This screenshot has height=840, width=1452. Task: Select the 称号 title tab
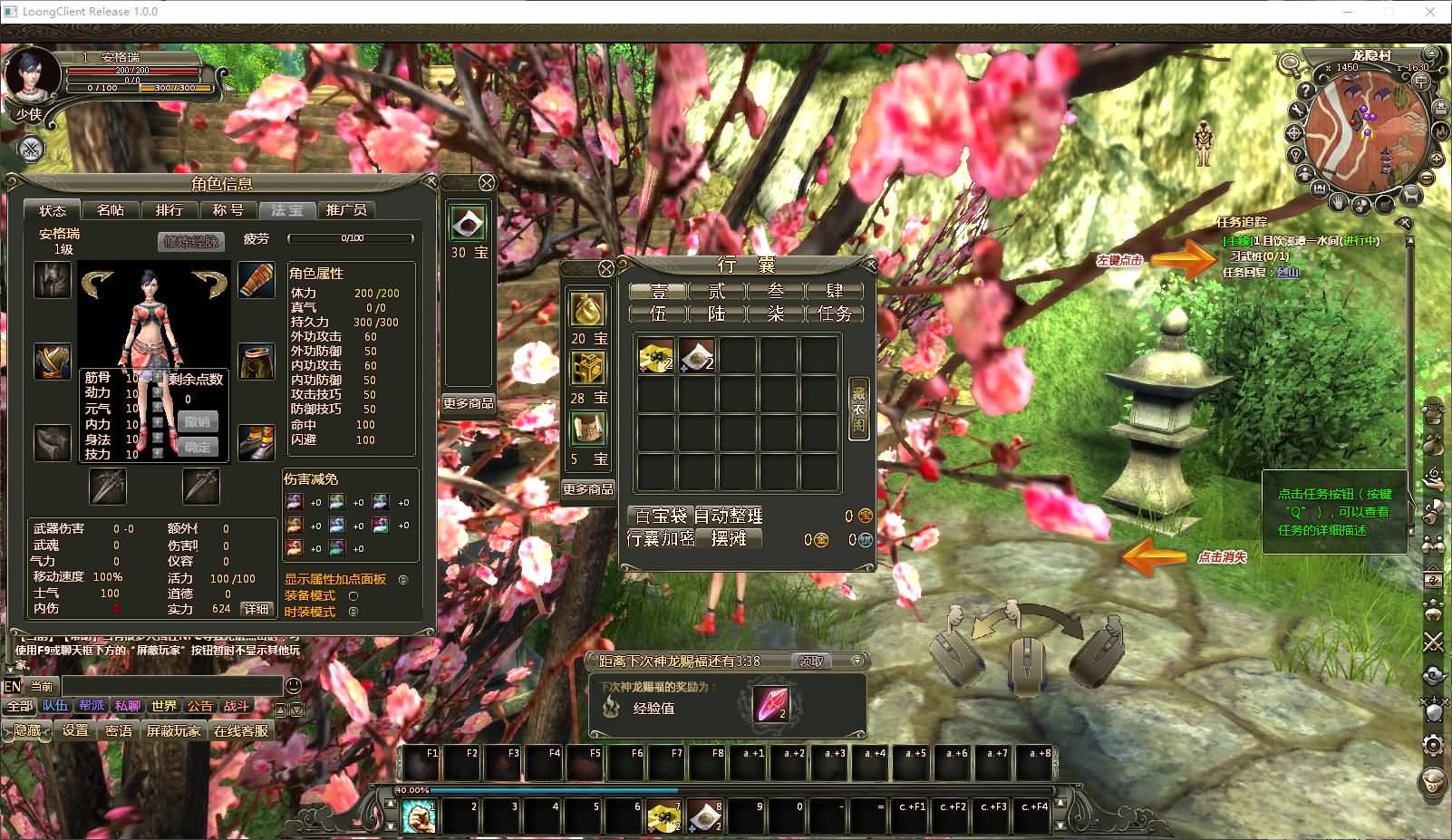[x=227, y=210]
